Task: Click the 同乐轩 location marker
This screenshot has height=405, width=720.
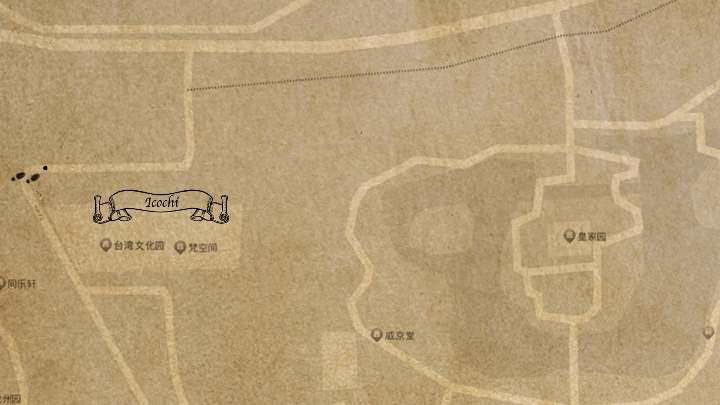Action: 3,284
